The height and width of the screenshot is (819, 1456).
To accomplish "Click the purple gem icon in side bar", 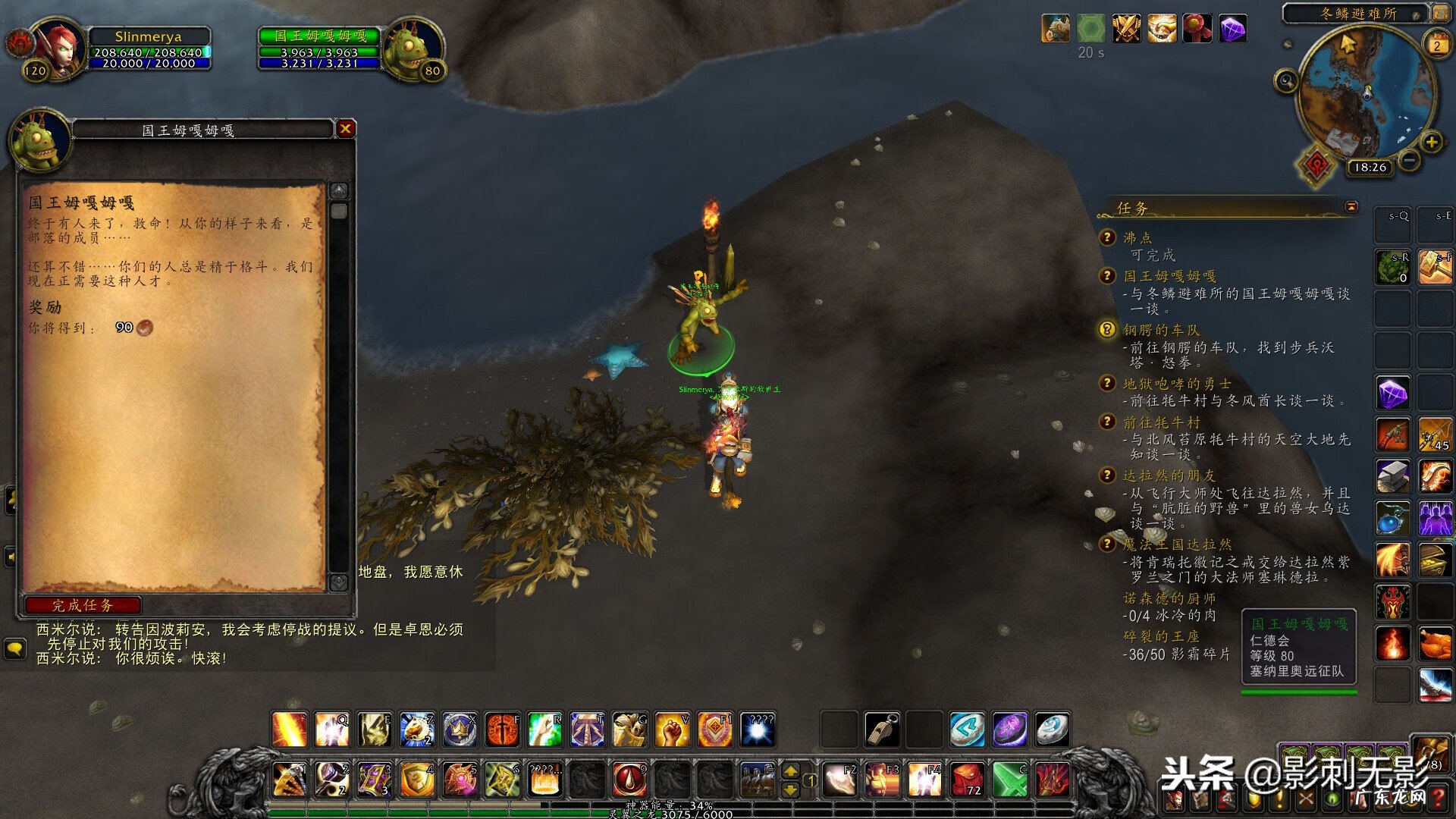I will tap(1393, 394).
